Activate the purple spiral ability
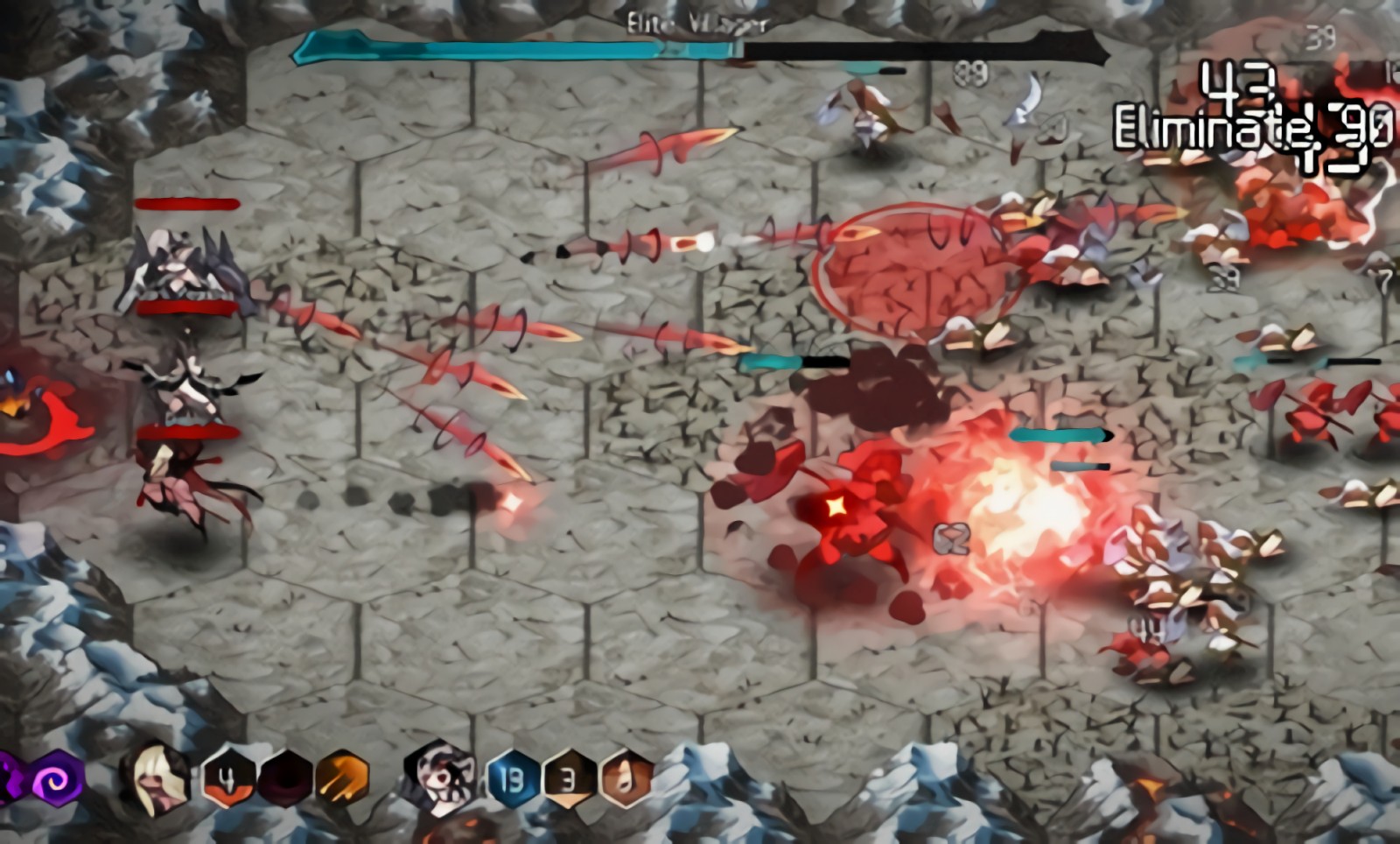This screenshot has width=1400, height=844. click(57, 778)
